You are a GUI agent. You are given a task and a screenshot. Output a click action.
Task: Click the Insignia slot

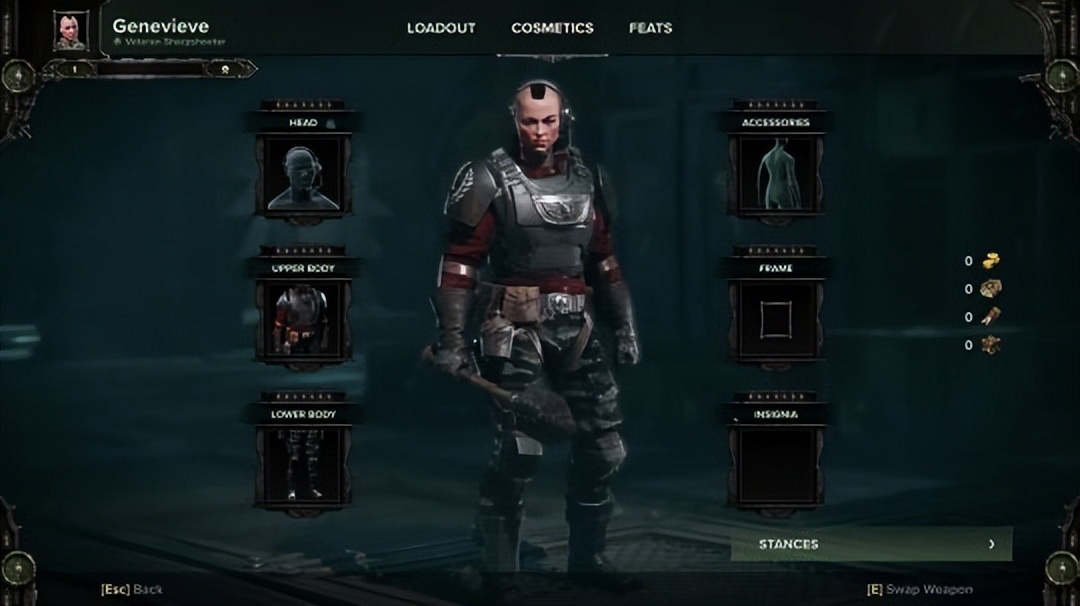click(x=776, y=466)
